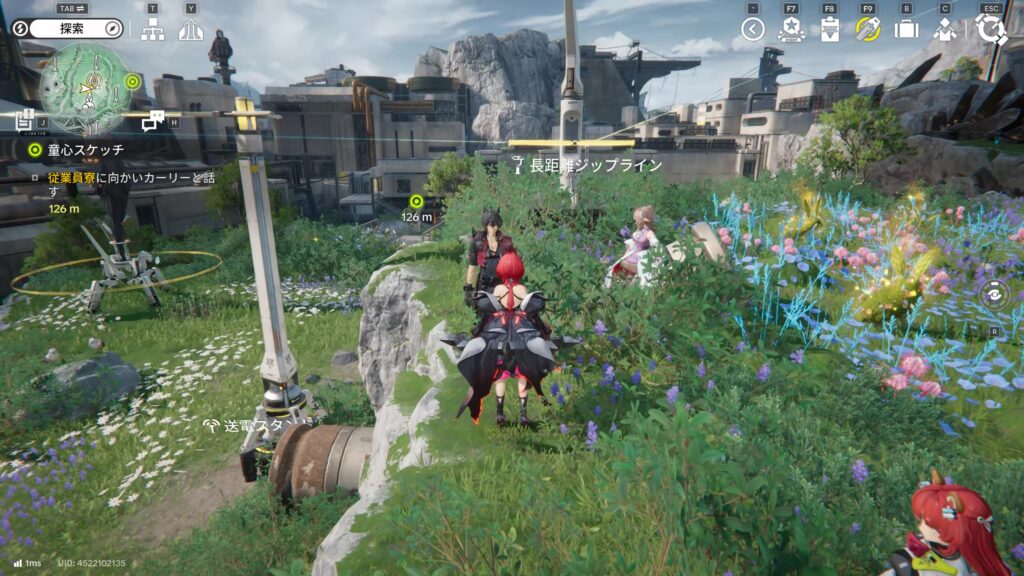Collapse the top menu with arrow button
Image resolution: width=1024 pixels, height=576 pixels.
pos(753,29)
